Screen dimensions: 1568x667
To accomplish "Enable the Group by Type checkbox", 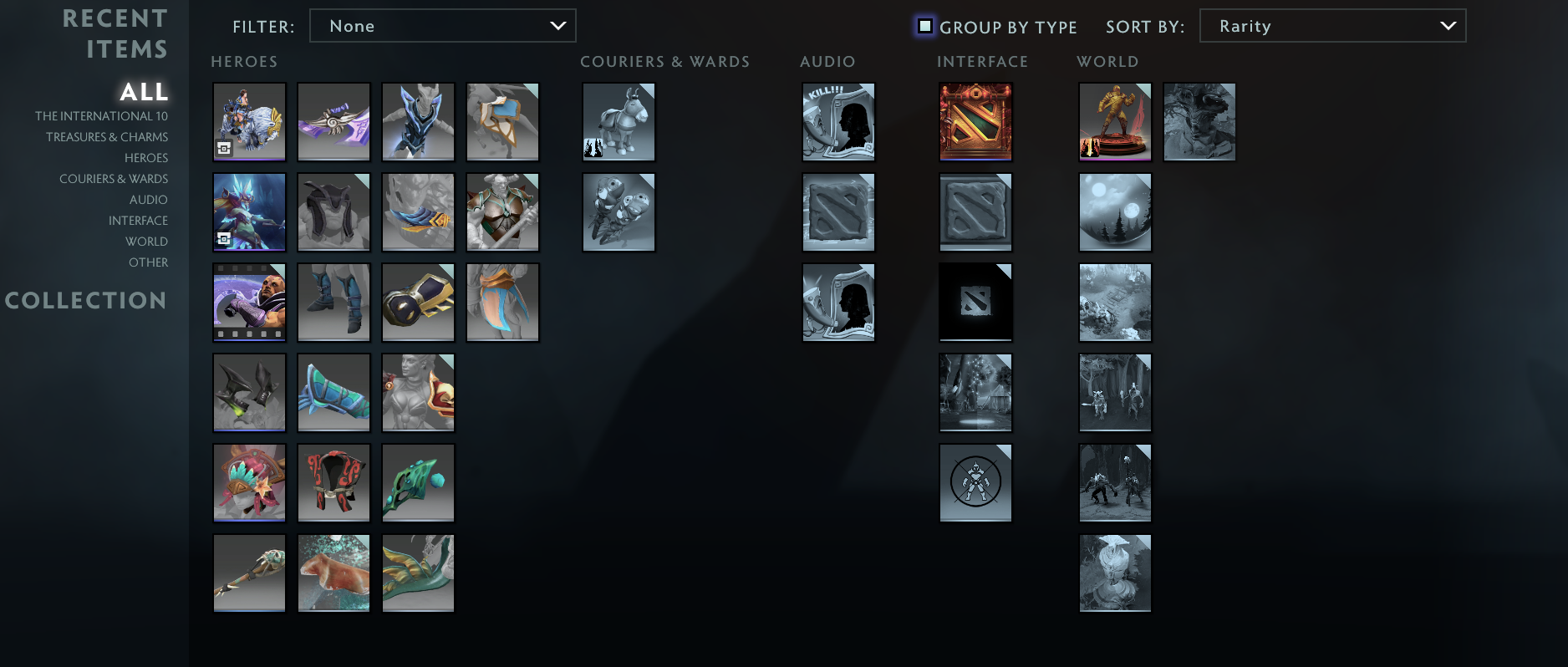I will click(x=924, y=26).
